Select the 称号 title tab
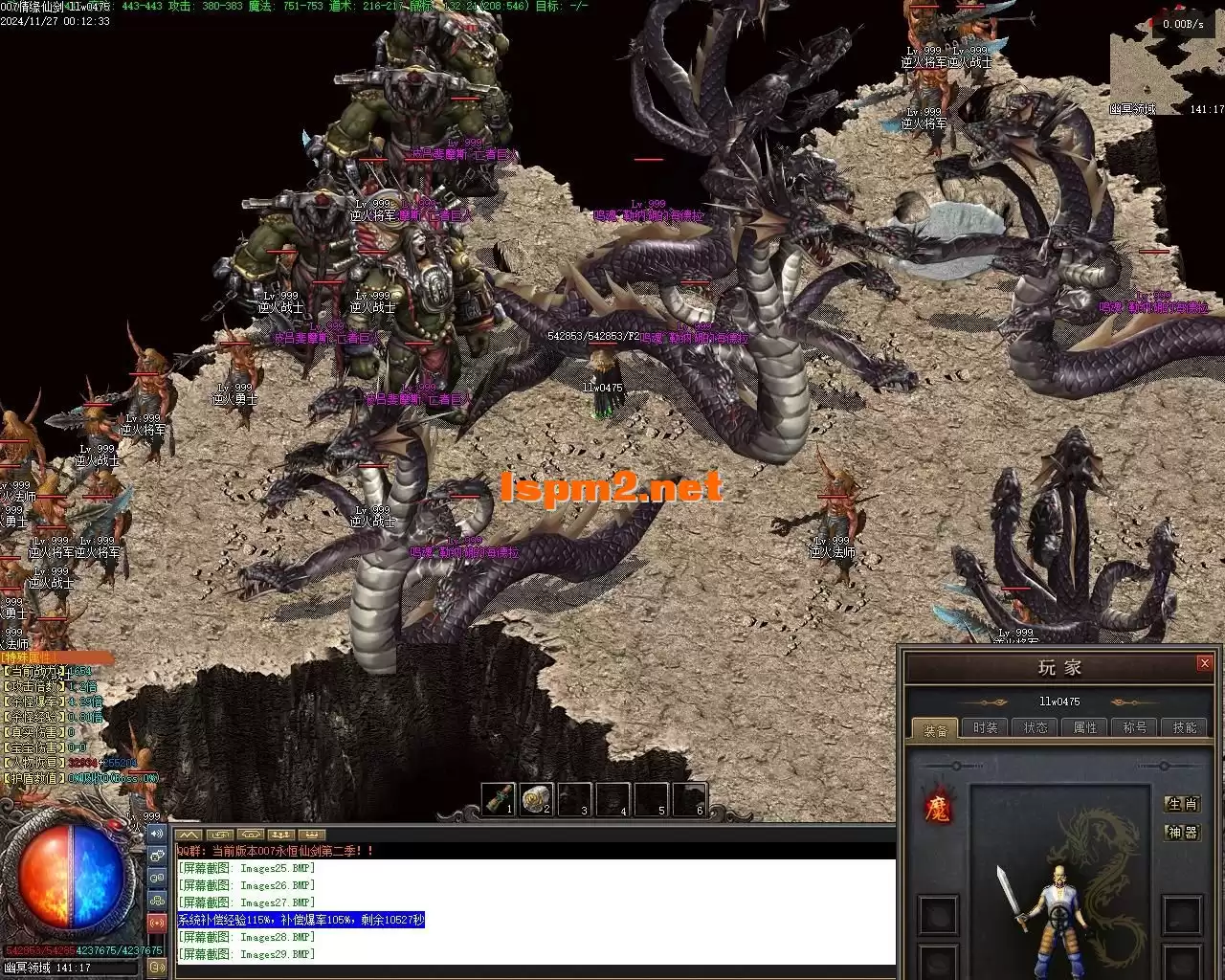The height and width of the screenshot is (980, 1225). [x=1134, y=727]
